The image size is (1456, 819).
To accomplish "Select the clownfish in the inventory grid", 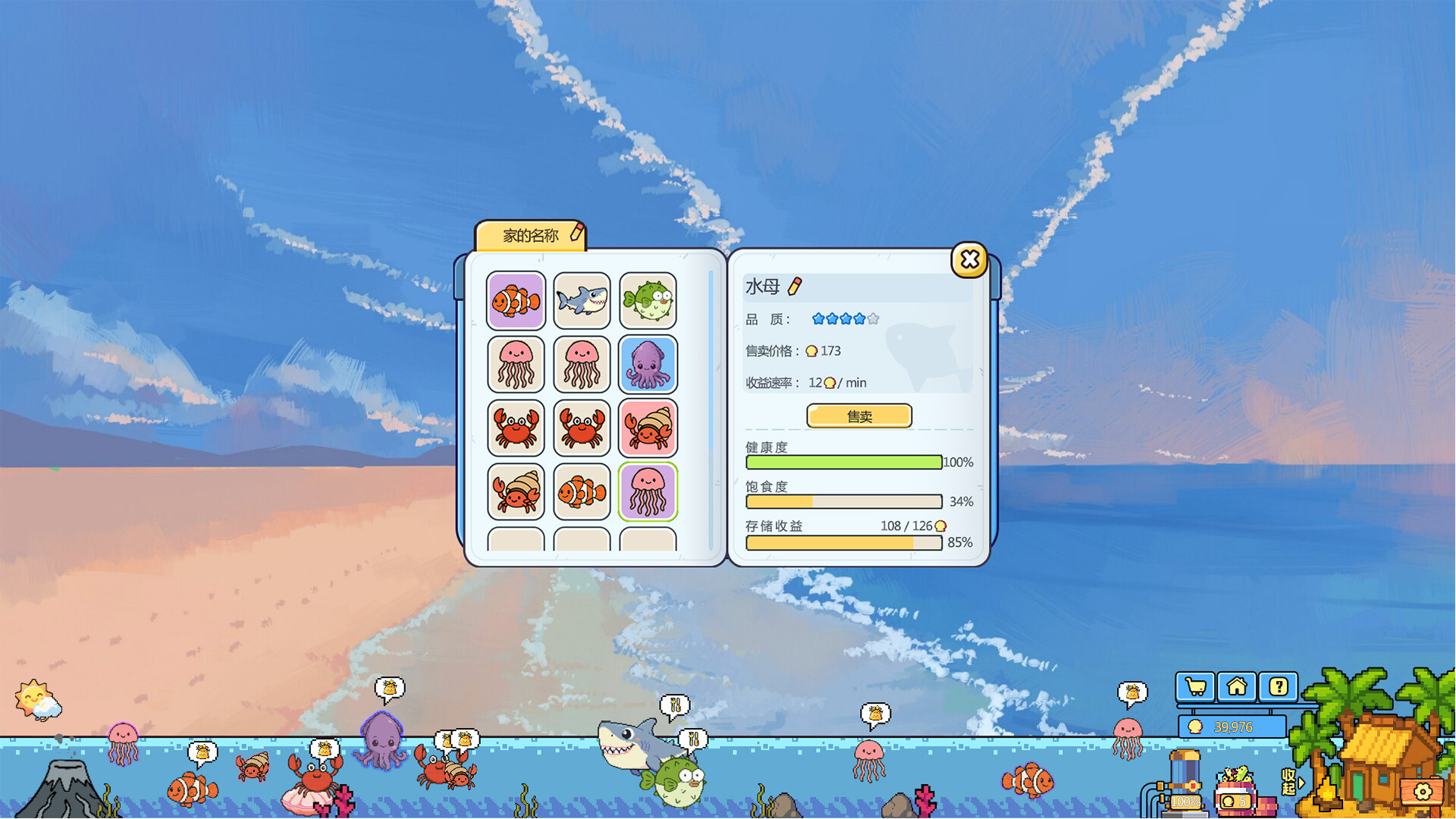I will pyautogui.click(x=516, y=301).
